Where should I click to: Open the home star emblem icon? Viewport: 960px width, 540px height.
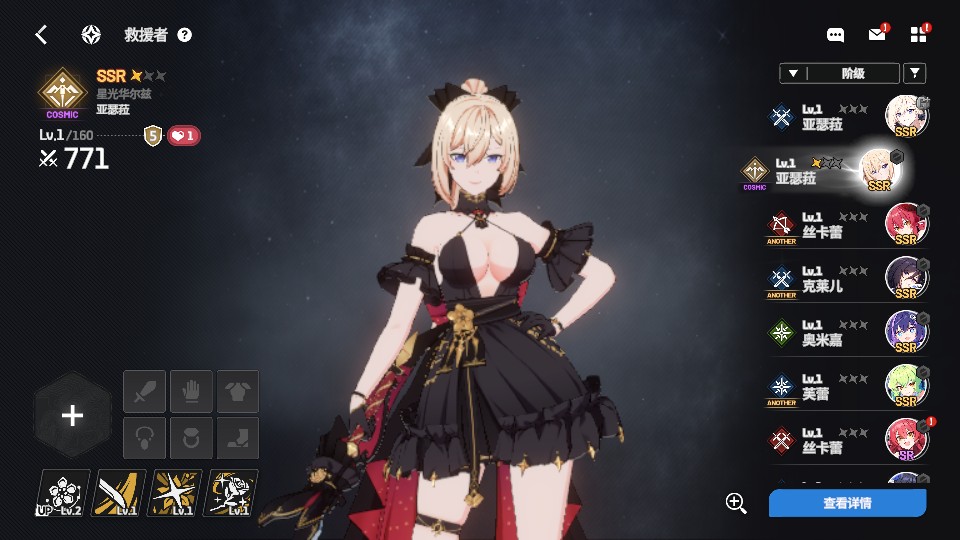click(91, 35)
